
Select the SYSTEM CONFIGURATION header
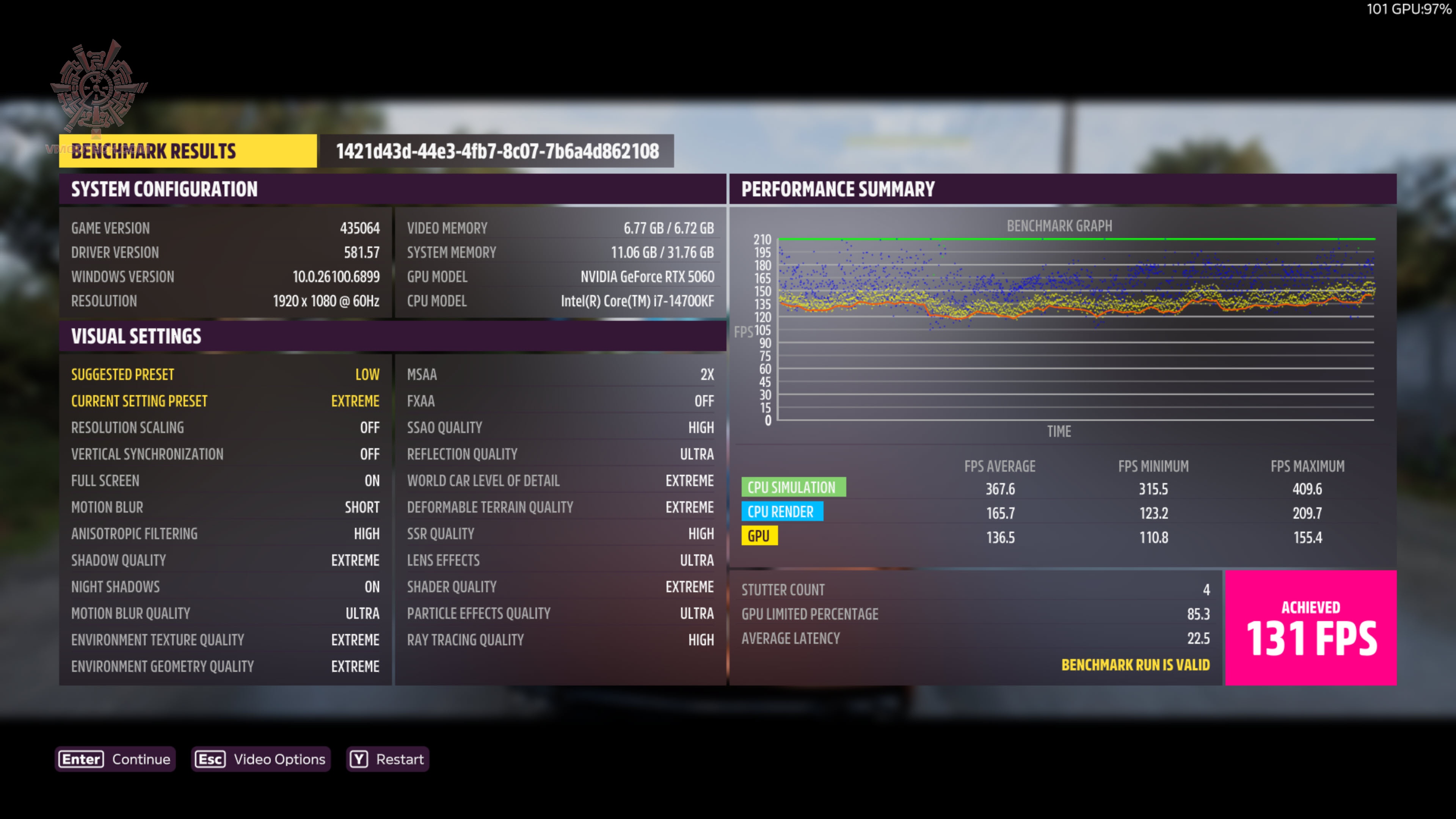point(164,189)
